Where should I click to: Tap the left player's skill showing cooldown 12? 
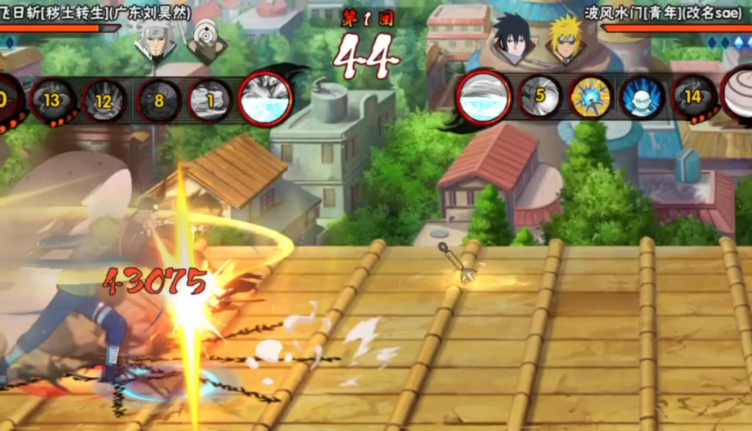coord(104,100)
